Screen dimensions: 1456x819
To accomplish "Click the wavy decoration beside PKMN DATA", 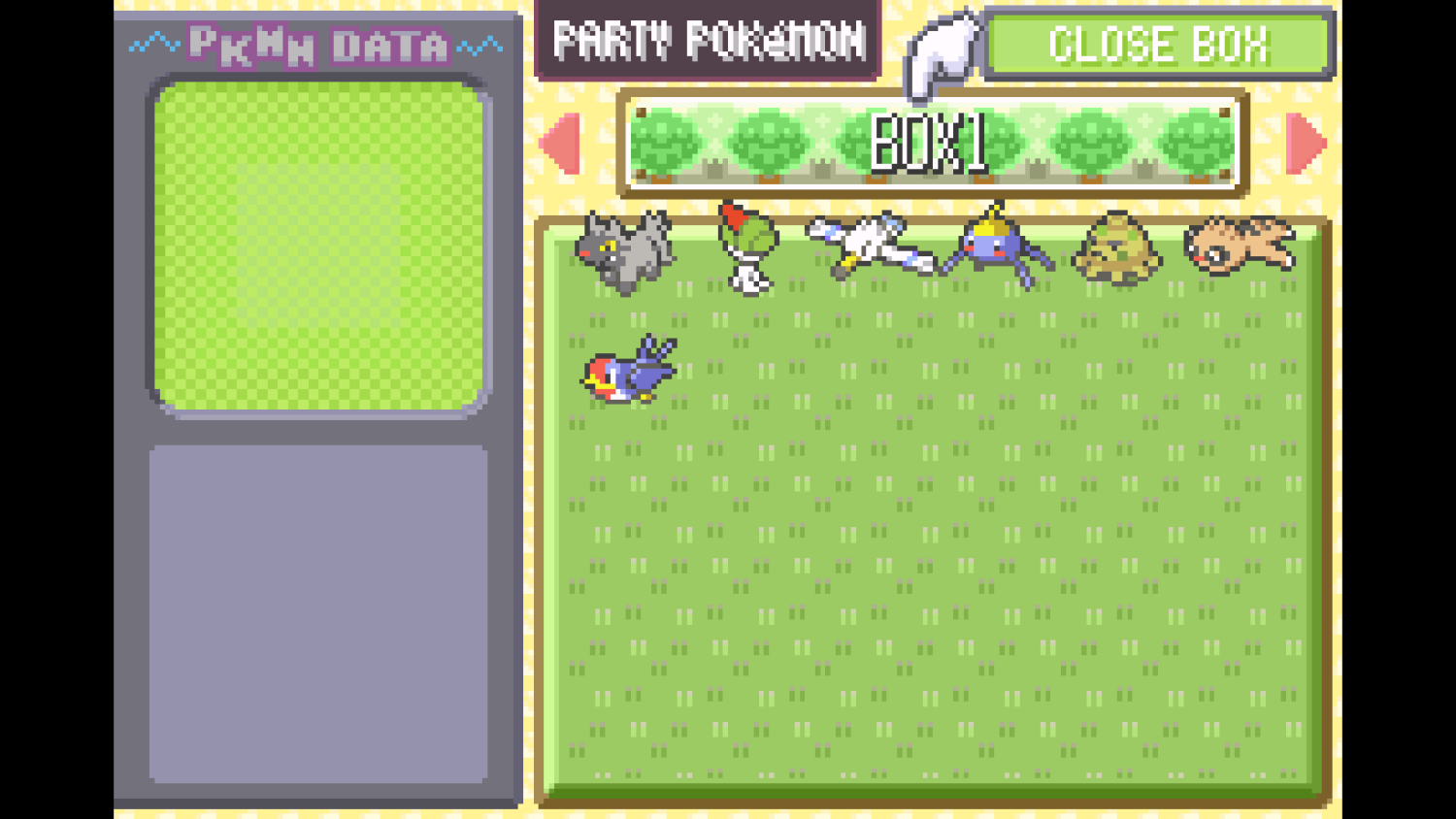I will pos(155,43).
